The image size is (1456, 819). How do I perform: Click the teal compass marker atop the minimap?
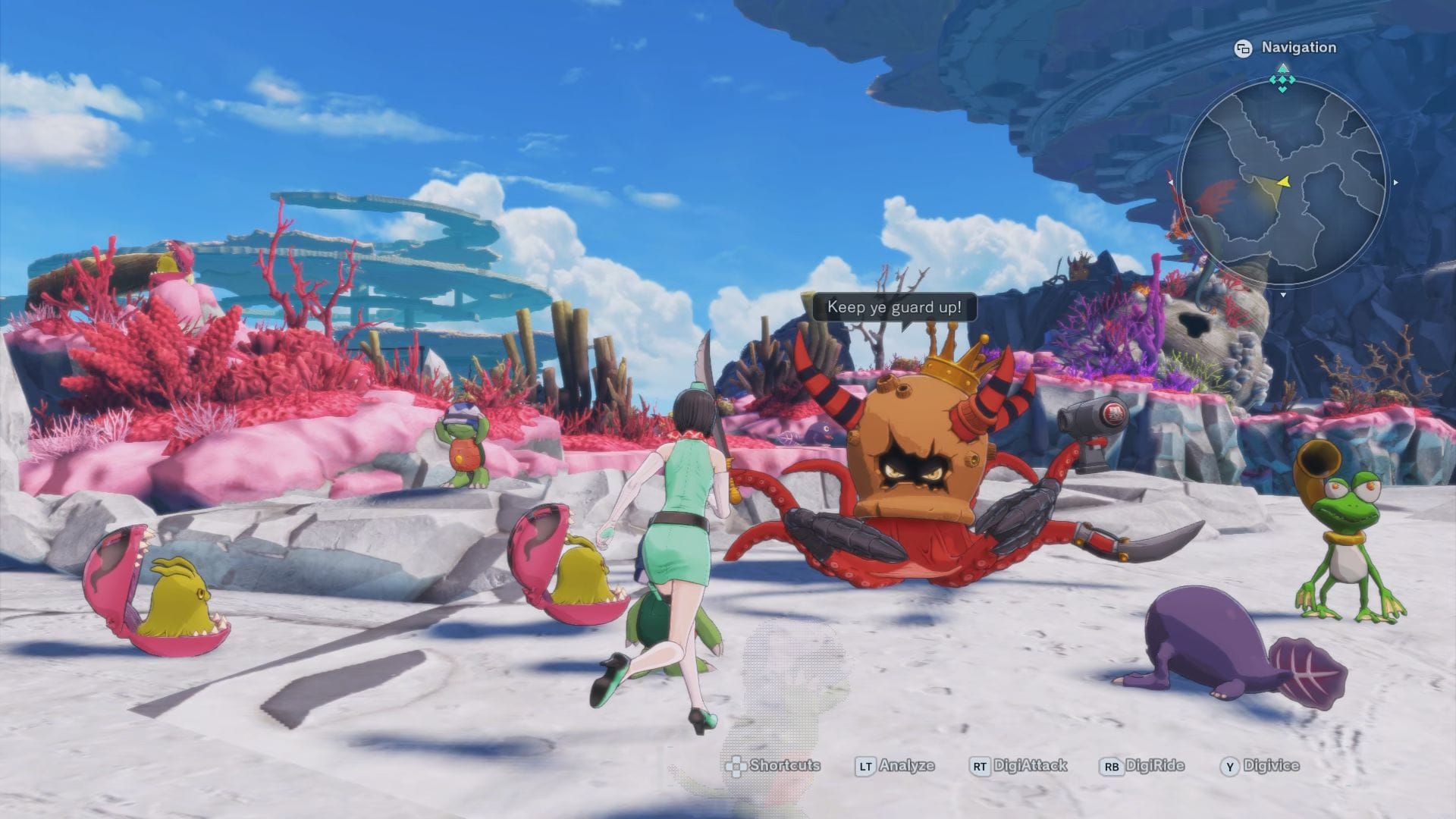coord(1282,79)
